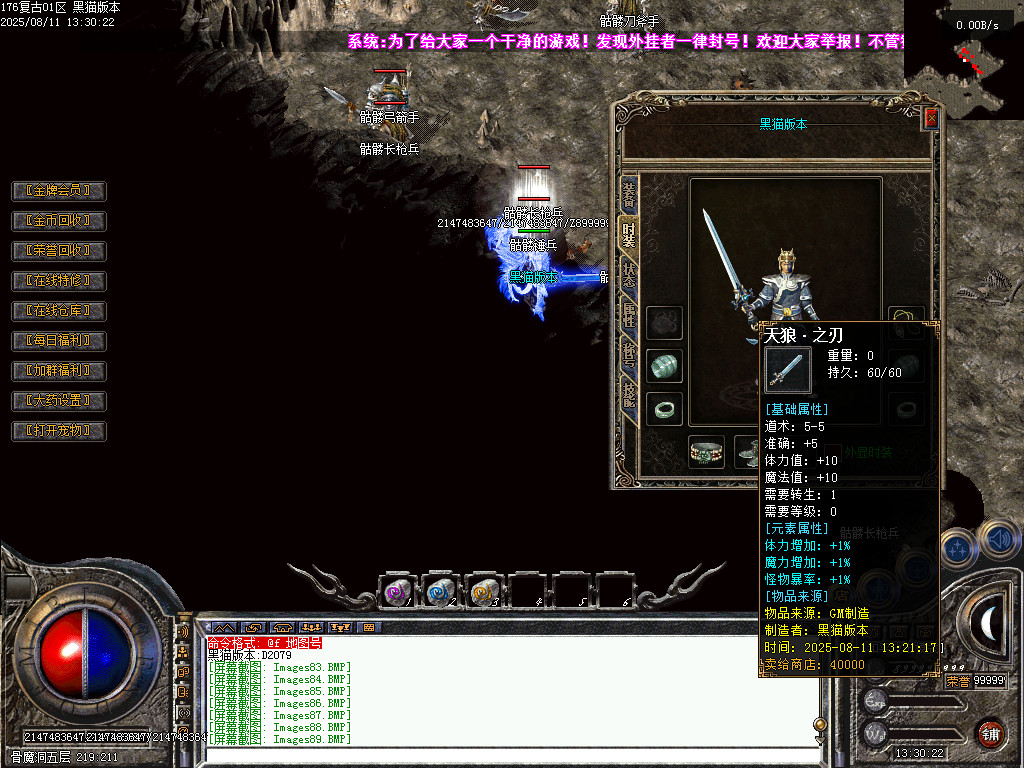Switch to the 状态 status tab
This screenshot has height=768, width=1024.
pyautogui.click(x=628, y=275)
